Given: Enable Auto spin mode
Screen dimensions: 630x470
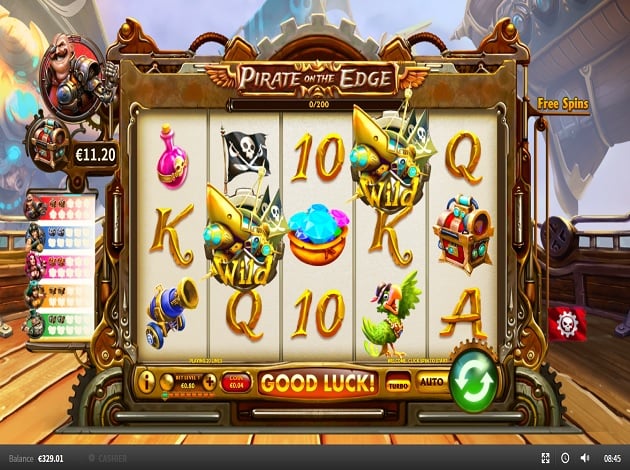Looking at the screenshot, I should click(430, 382).
